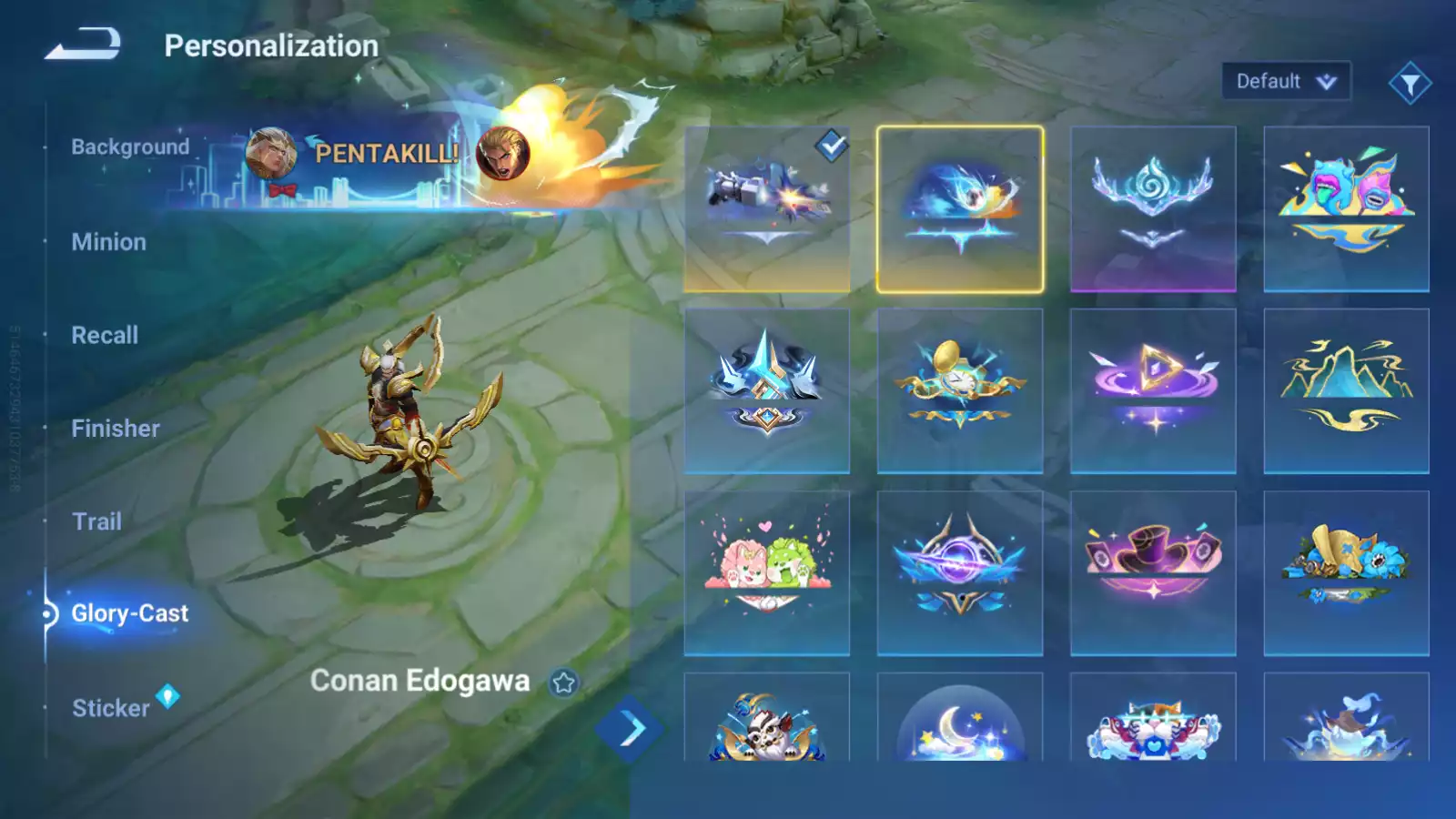Image resolution: width=1456 pixels, height=819 pixels.
Task: Open the Sticker tab
Action: [111, 708]
